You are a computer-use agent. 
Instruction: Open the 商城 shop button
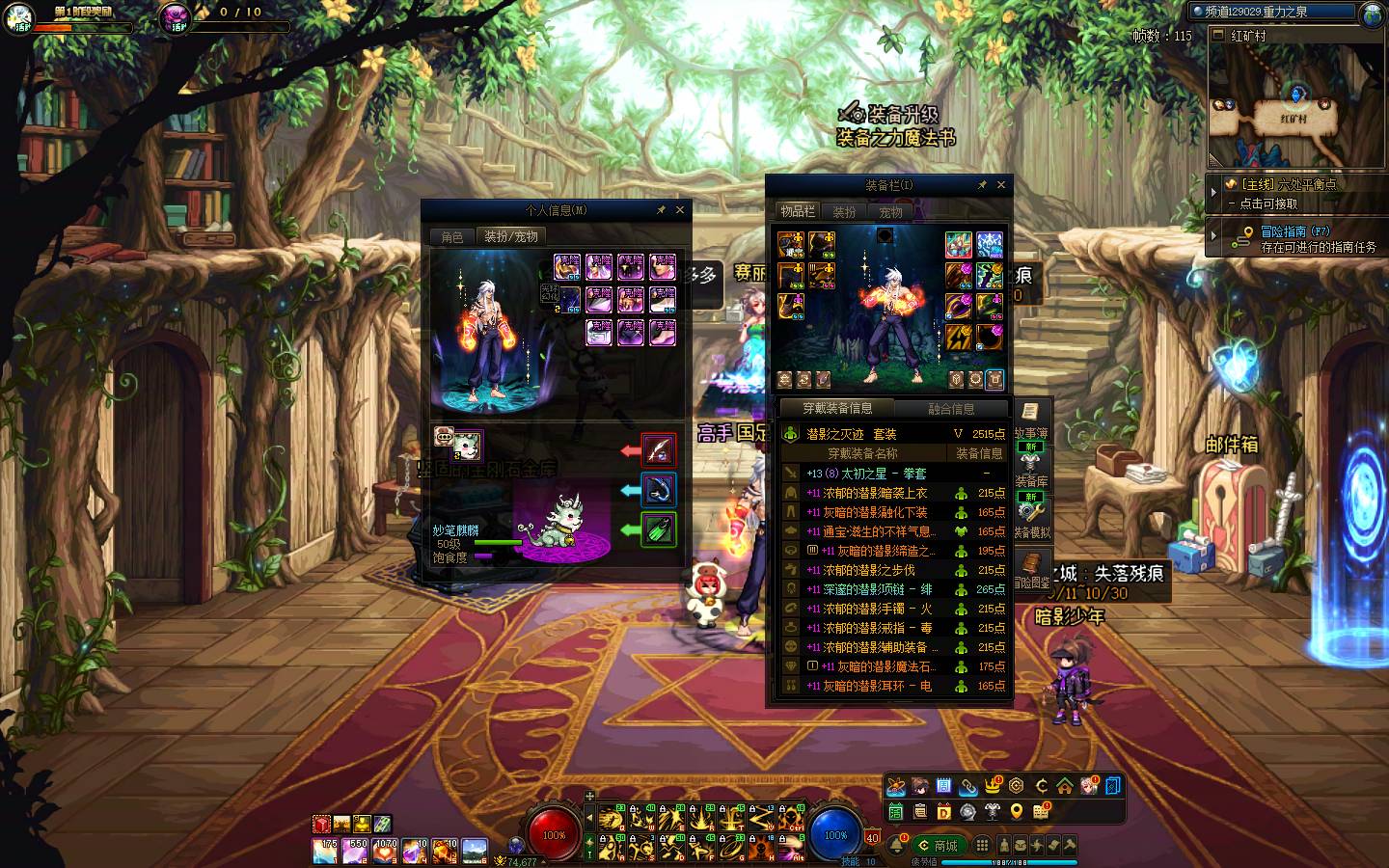938,846
